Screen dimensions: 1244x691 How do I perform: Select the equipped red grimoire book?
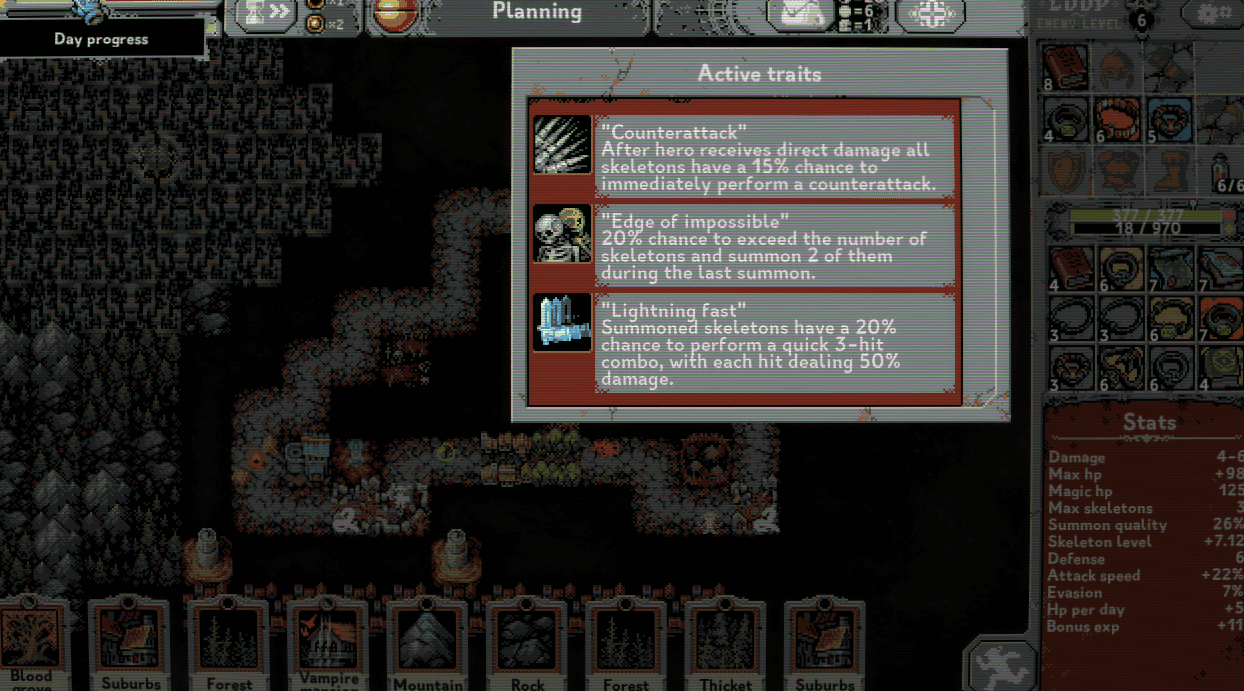click(1065, 68)
